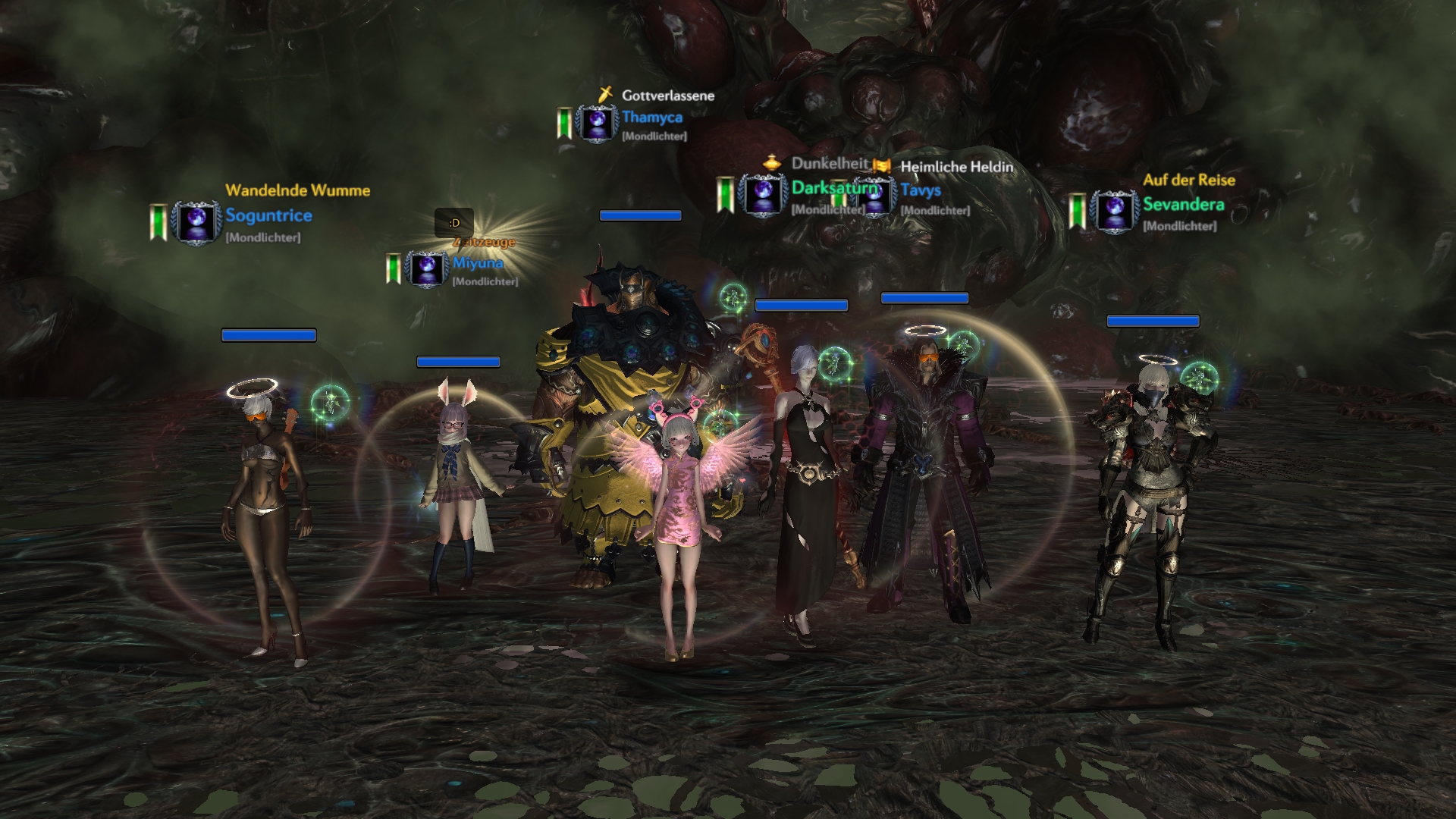
Task: Click the Sevandera nameplate
Action: (x=1183, y=205)
